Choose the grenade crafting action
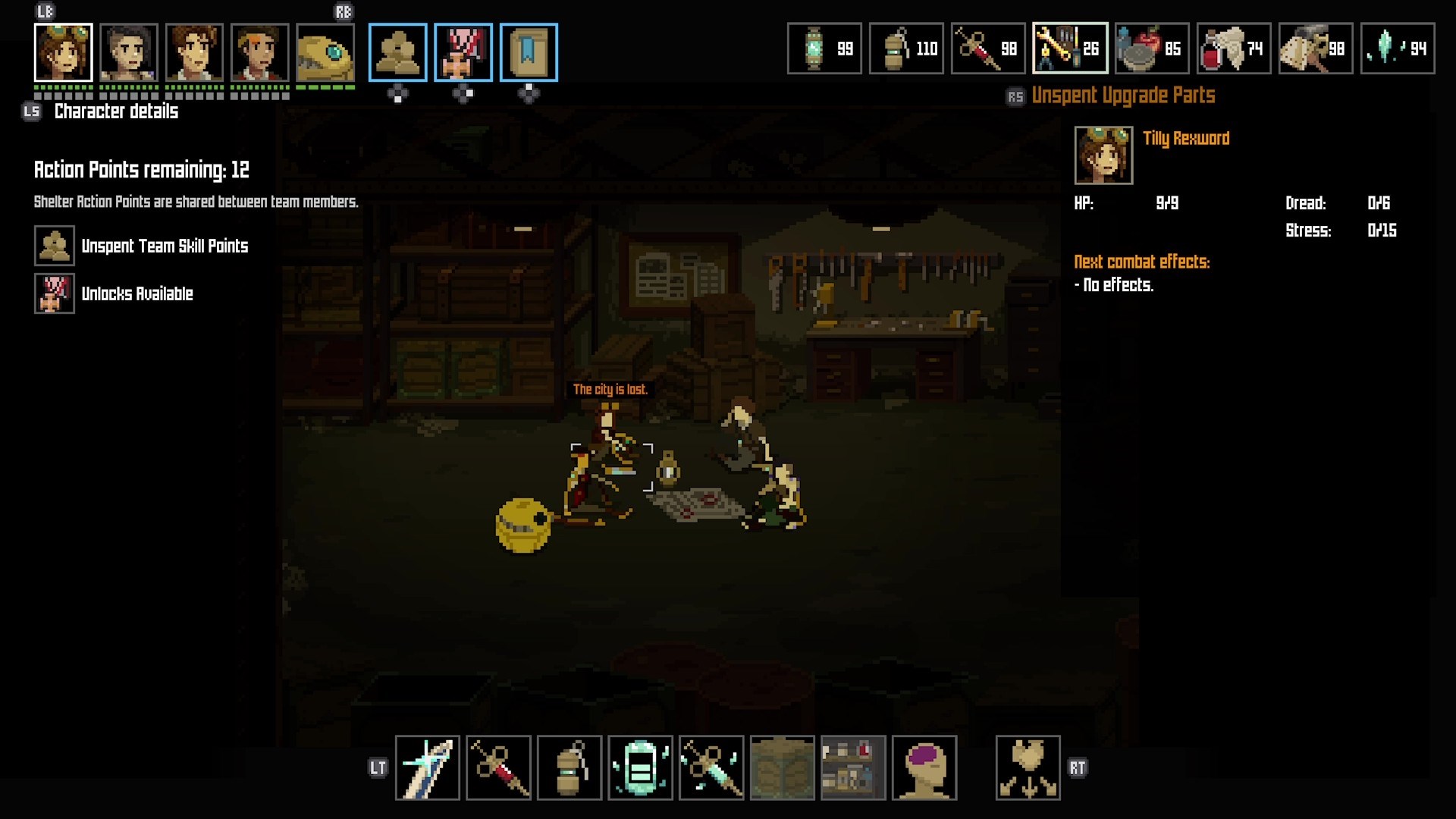Viewport: 1456px width, 819px height. (570, 767)
